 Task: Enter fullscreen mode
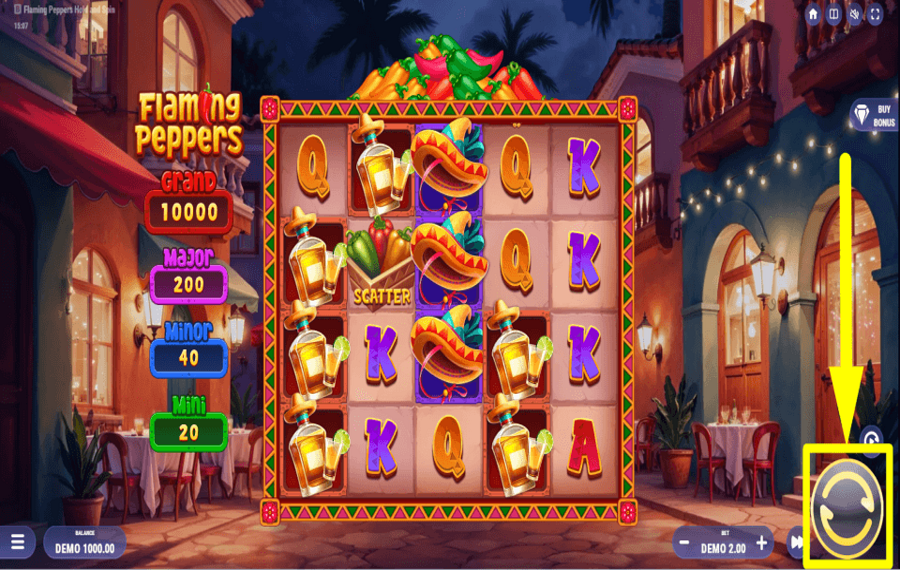pos(876,14)
